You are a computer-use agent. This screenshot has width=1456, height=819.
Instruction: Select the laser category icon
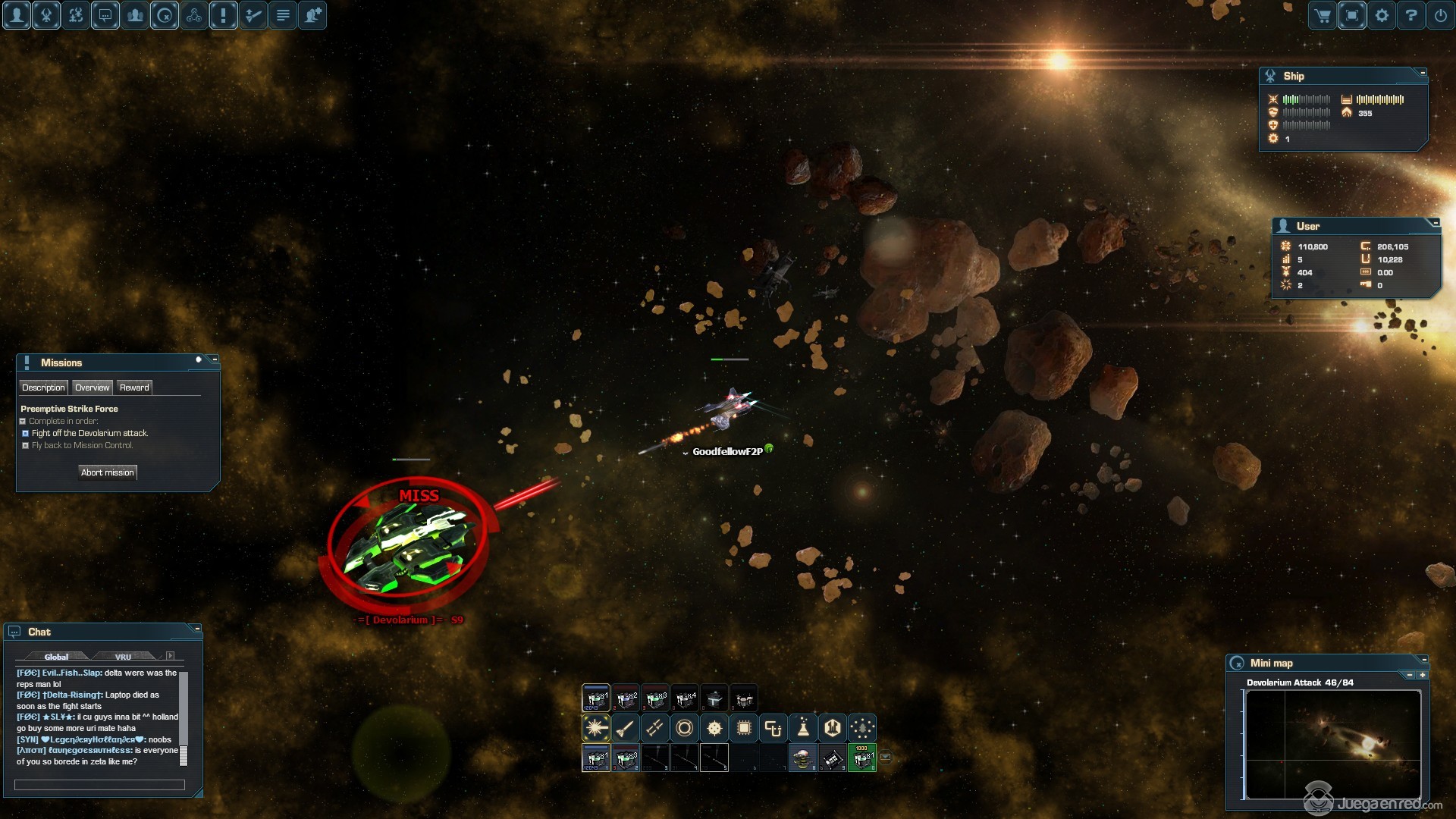[x=596, y=728]
